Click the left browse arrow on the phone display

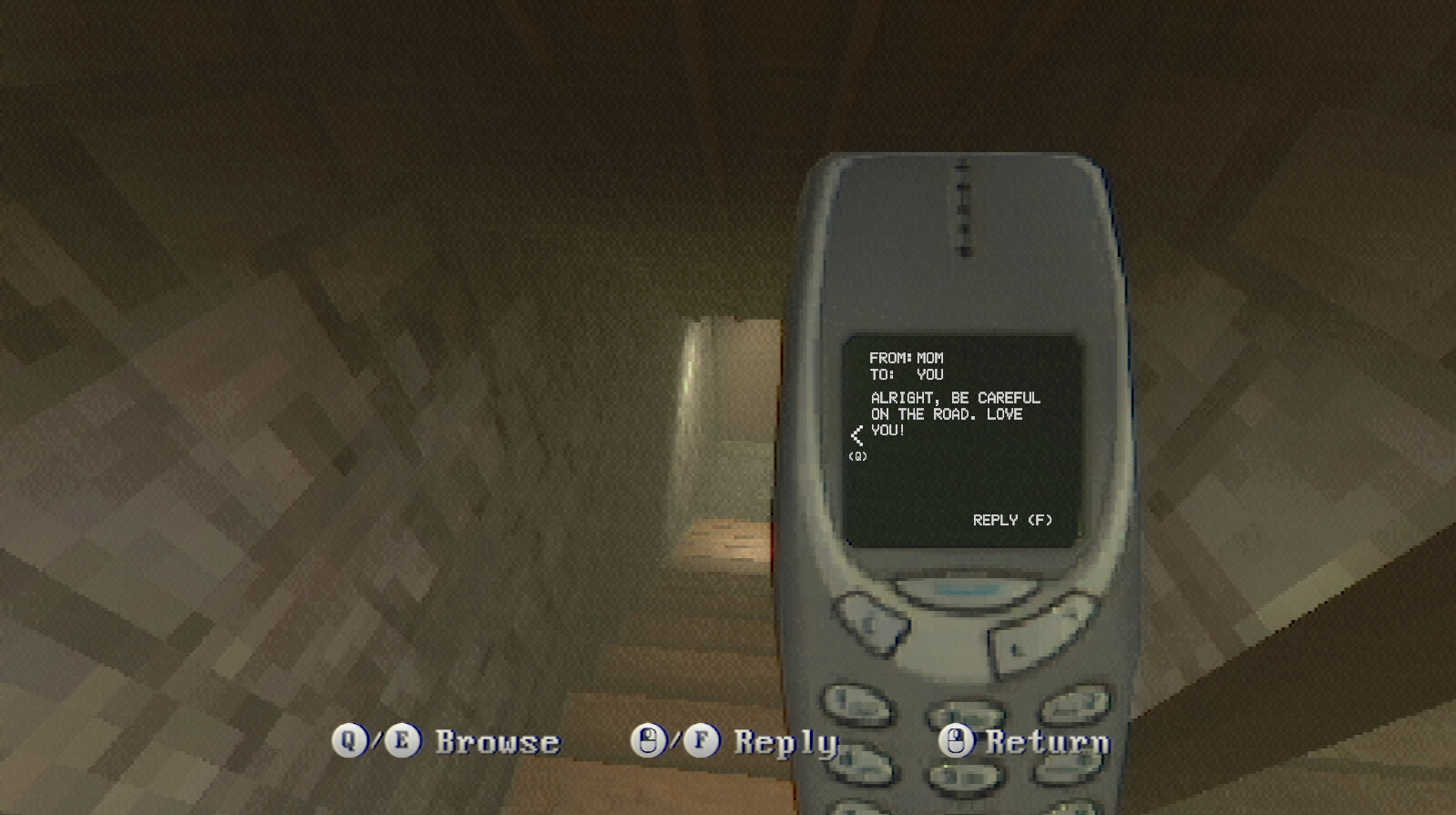click(857, 435)
